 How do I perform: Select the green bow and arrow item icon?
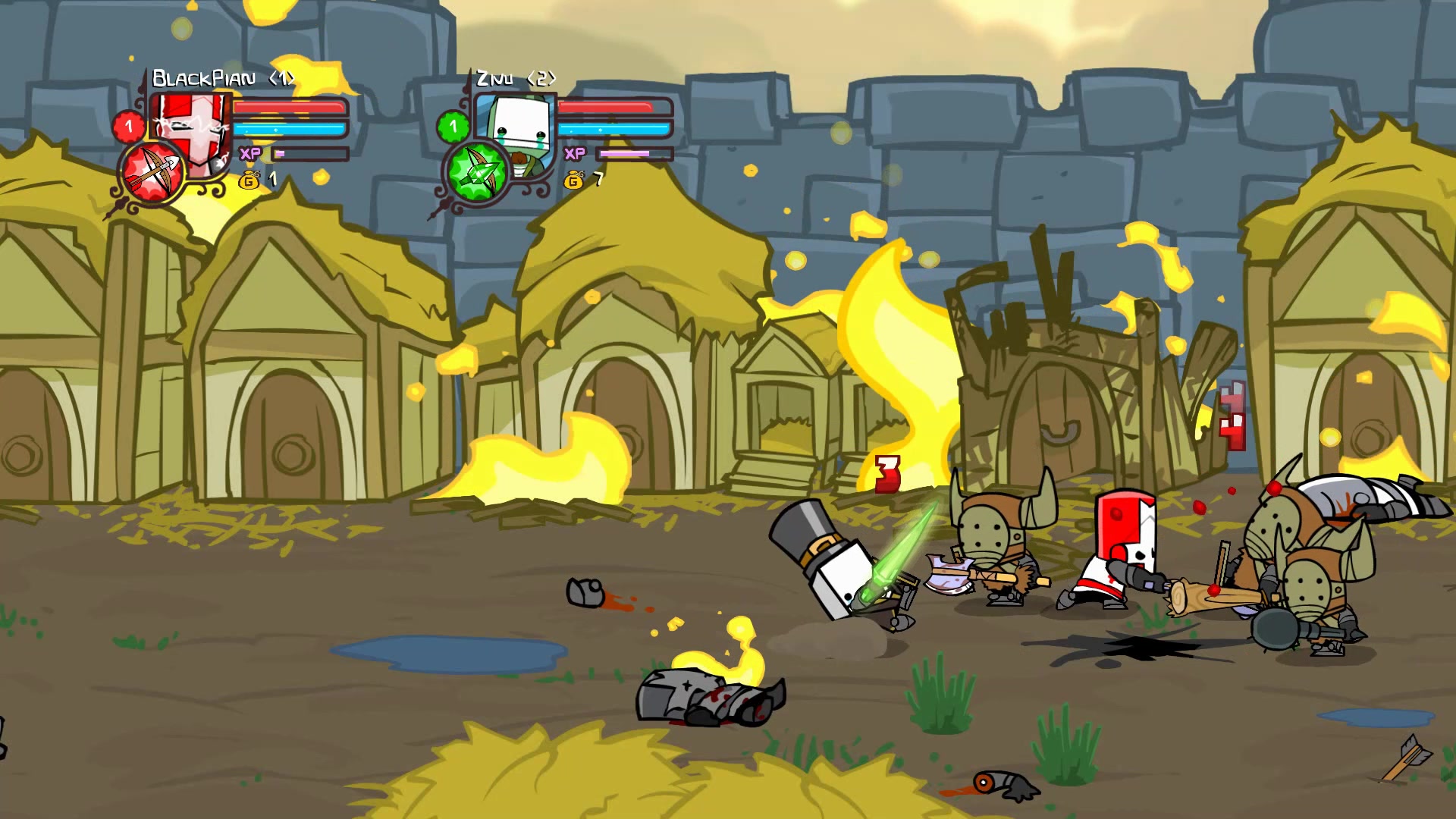click(x=477, y=172)
